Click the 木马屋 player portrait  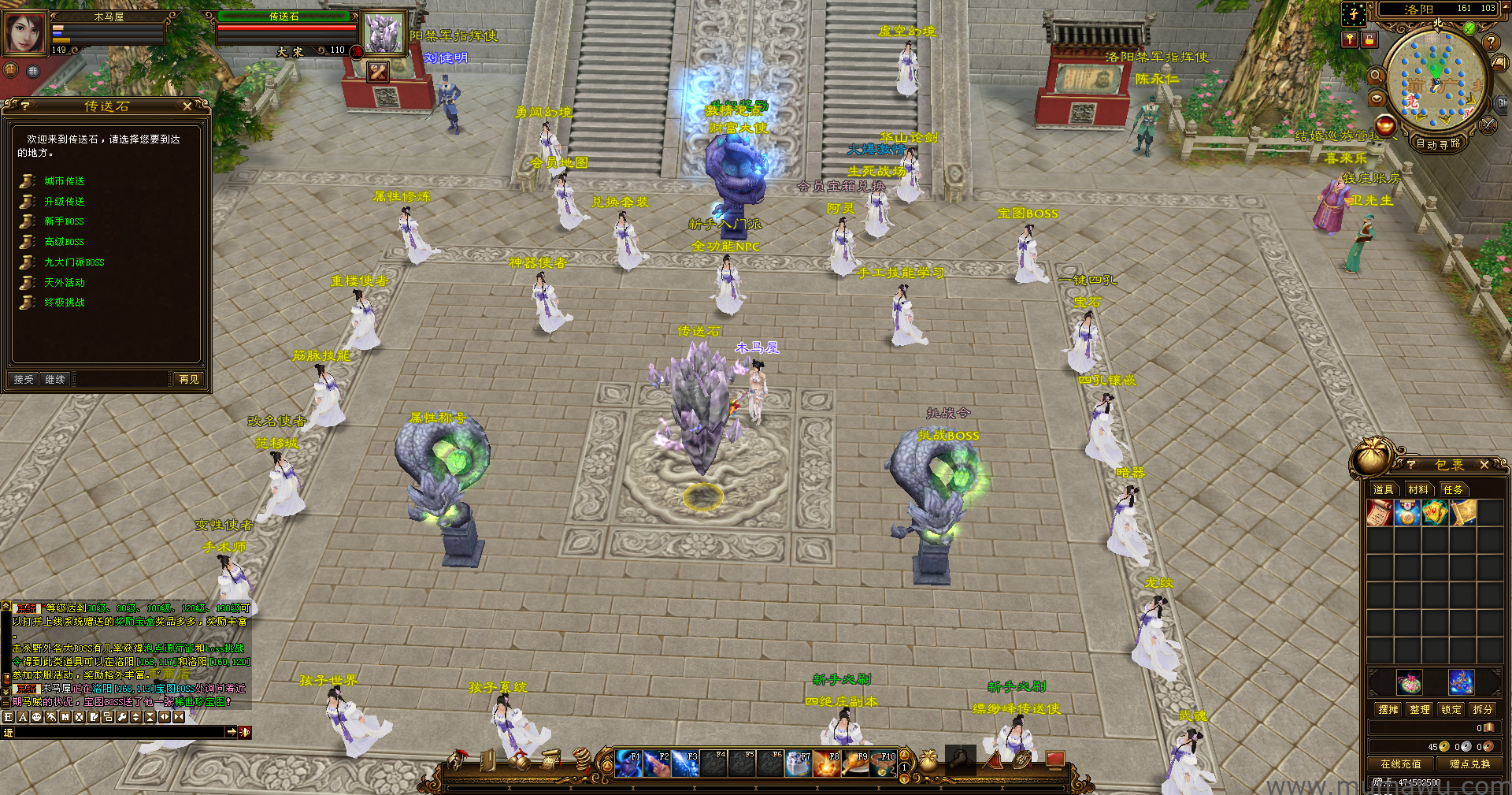click(25, 33)
